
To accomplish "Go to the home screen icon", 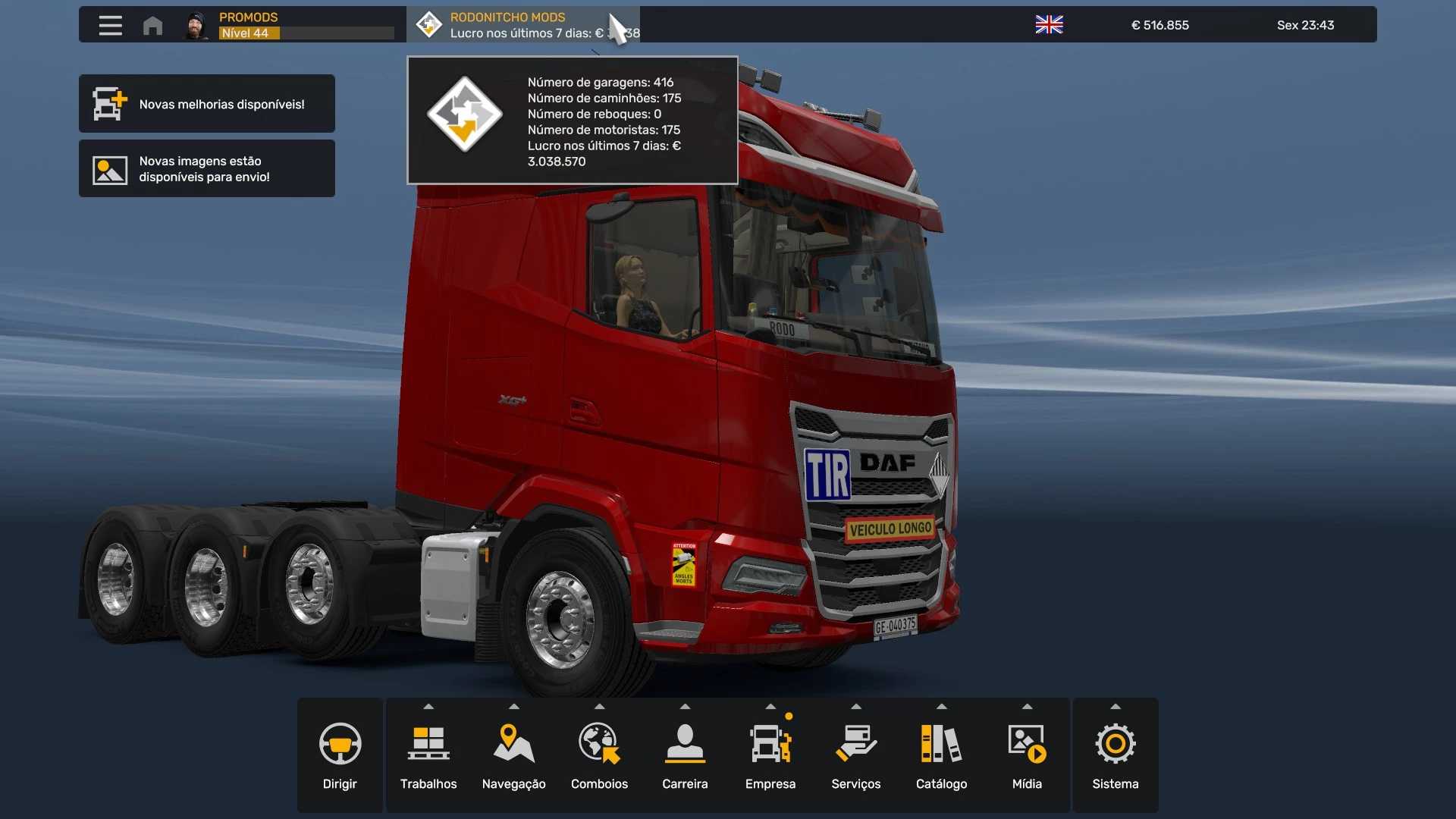I will tap(152, 25).
